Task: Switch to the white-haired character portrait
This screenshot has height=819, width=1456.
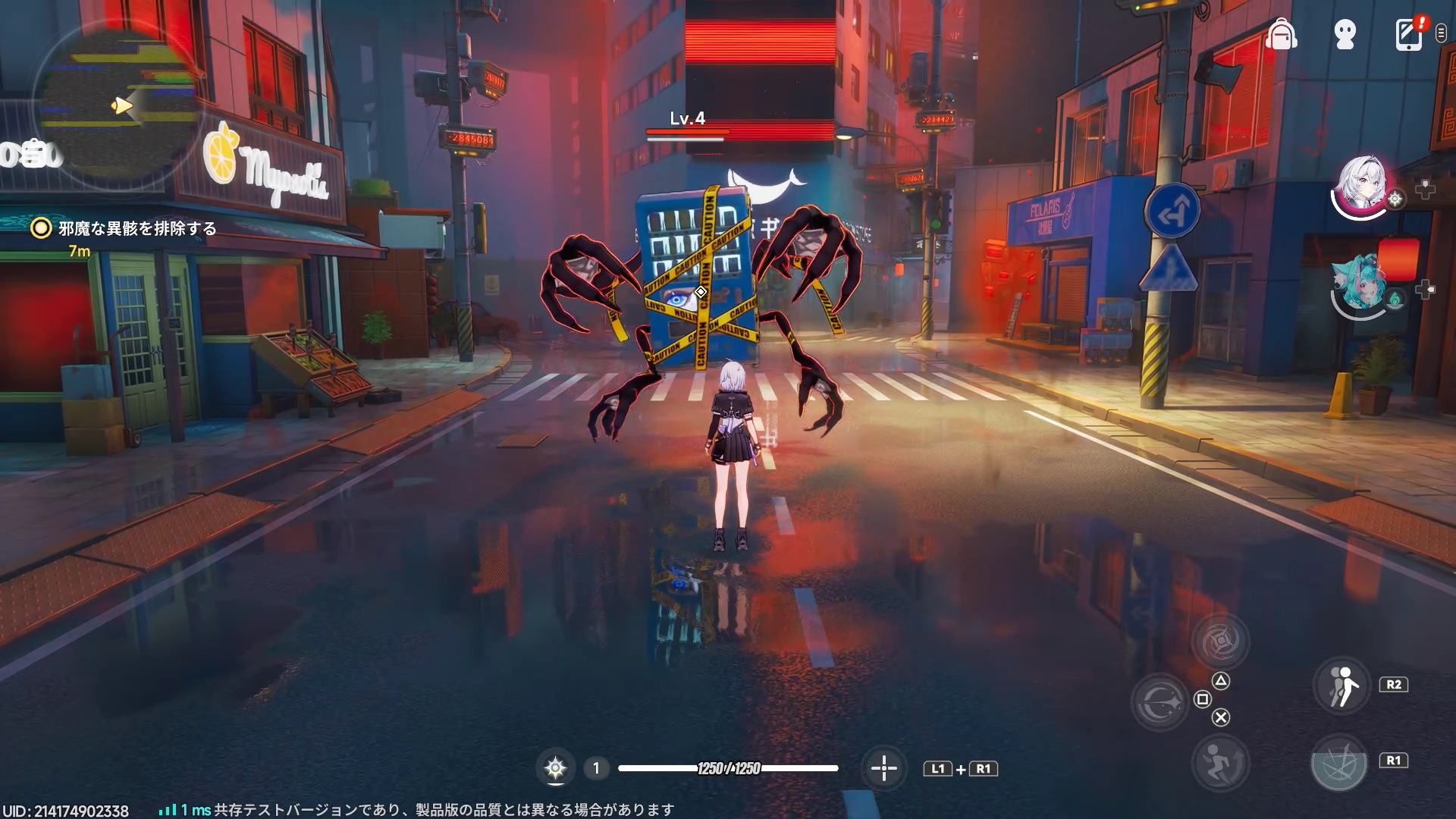Action: [x=1362, y=187]
